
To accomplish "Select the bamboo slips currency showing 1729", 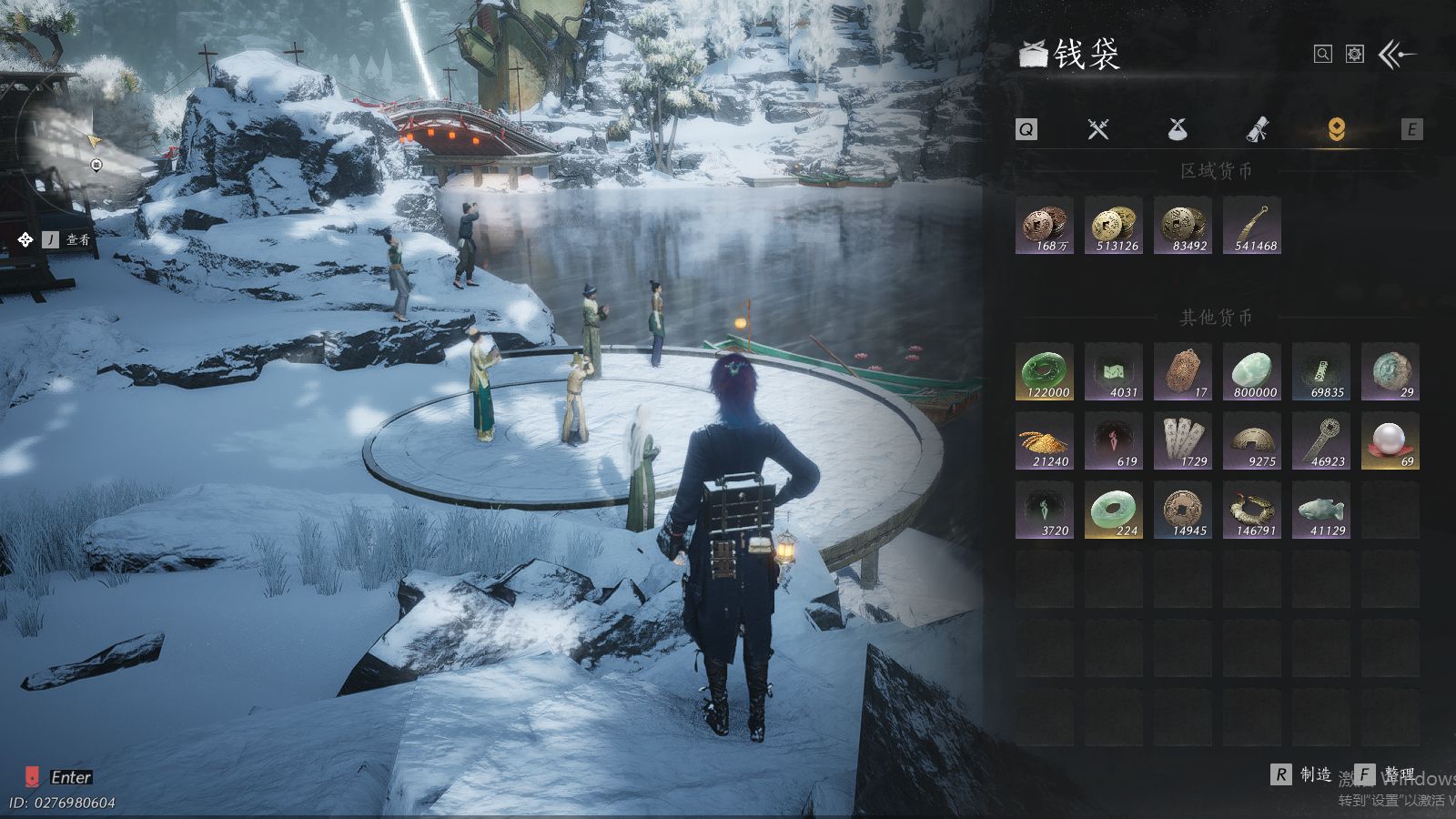I will [1183, 440].
